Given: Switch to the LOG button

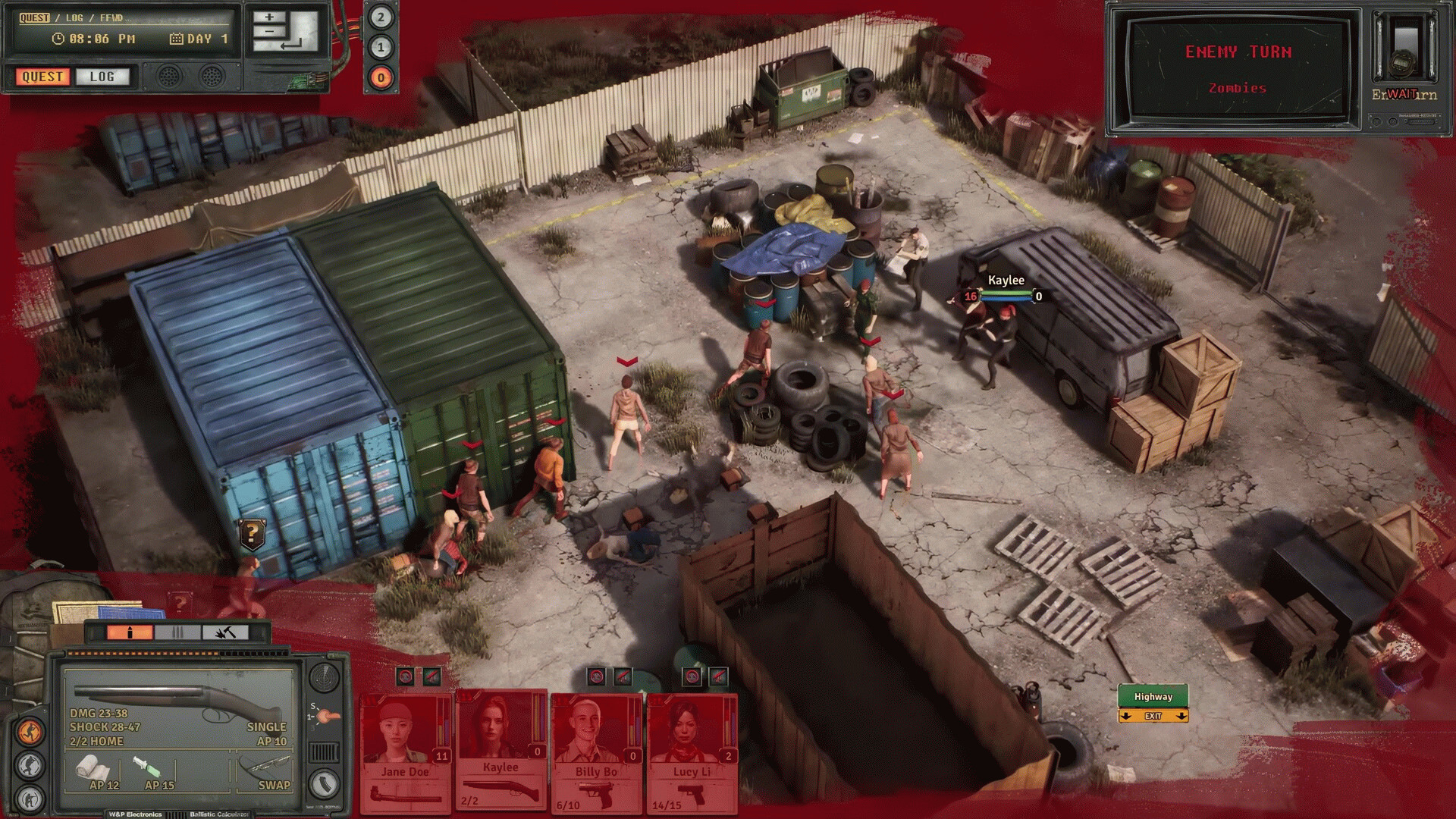Looking at the screenshot, I should coord(102,77).
